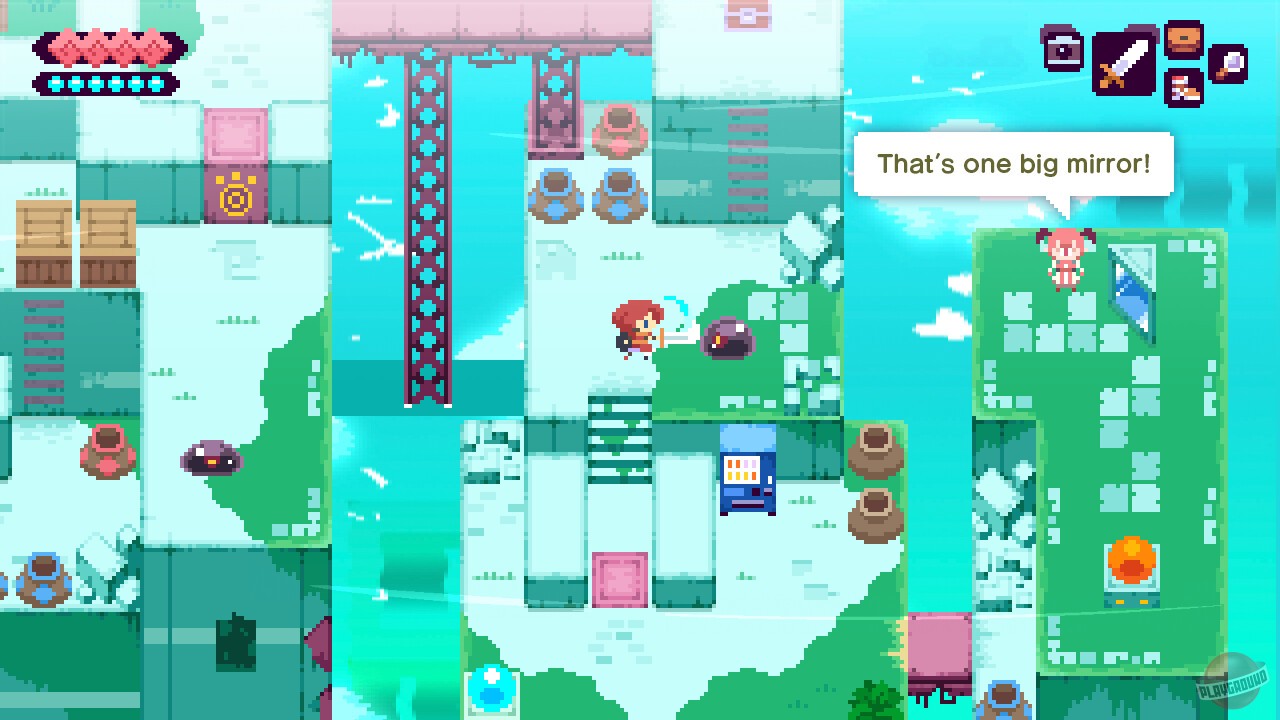This screenshot has height=720, width=1280.
Task: Click the slime being attacked by the player
Action: point(729,338)
